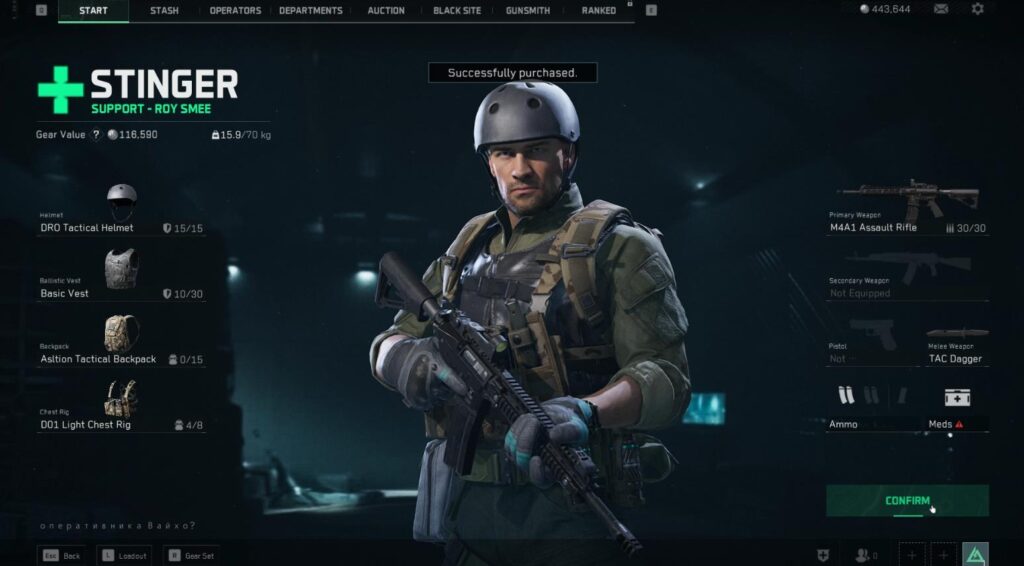The height and width of the screenshot is (566, 1024).
Task: Open the Operators tab
Action: (x=235, y=11)
